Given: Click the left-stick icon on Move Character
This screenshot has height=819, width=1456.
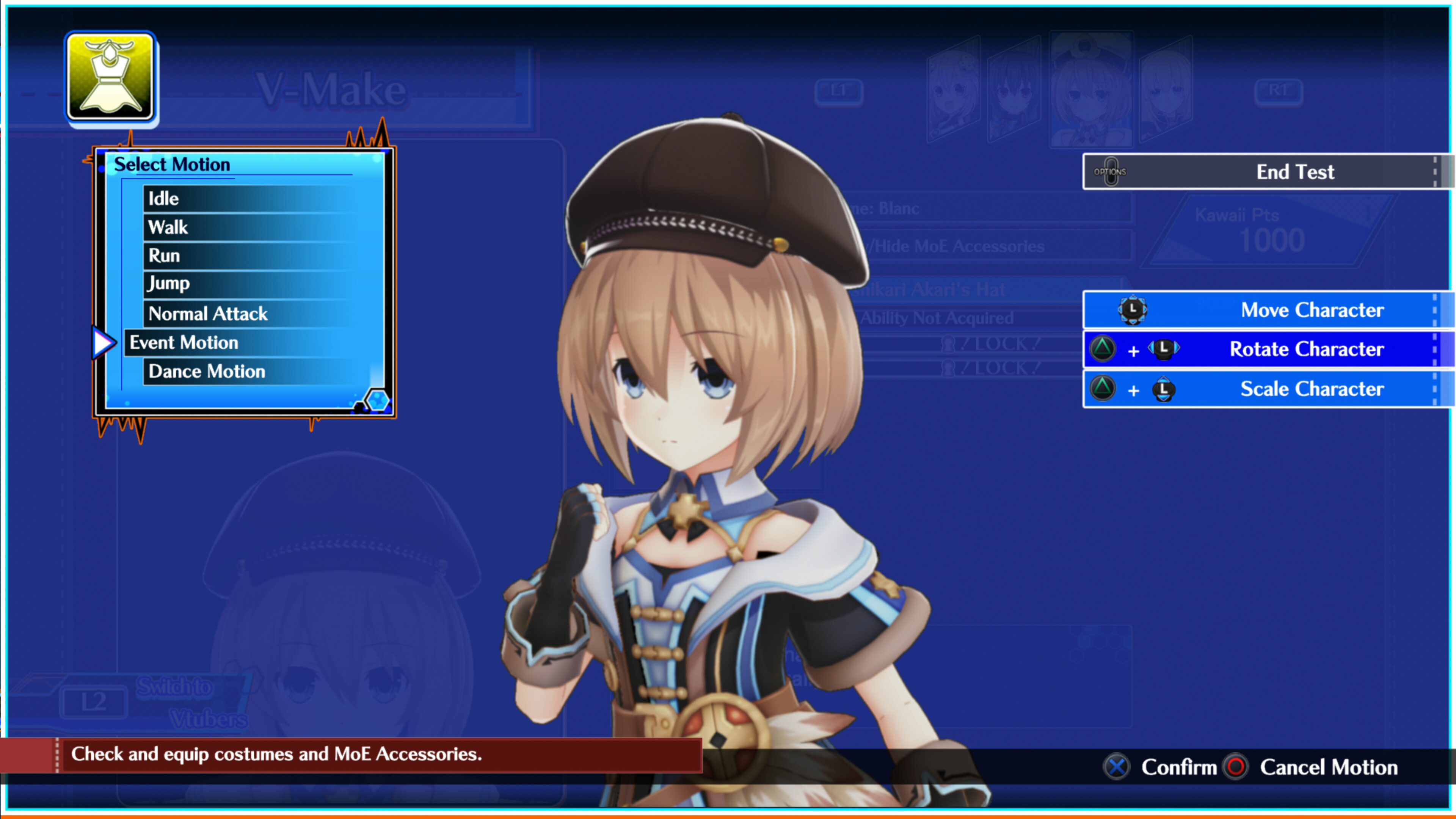Looking at the screenshot, I should point(1133,310).
